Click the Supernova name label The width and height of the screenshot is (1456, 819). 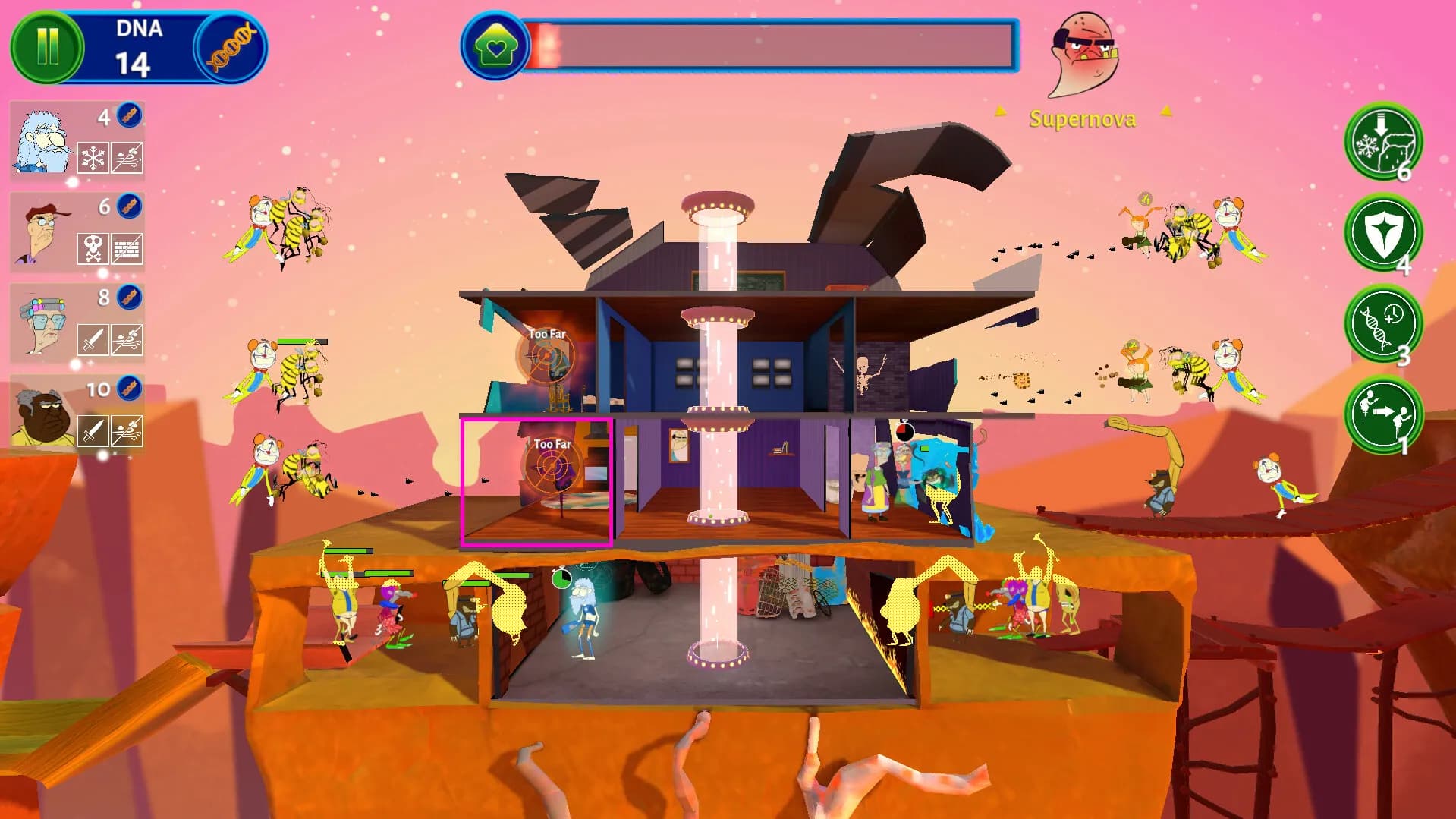click(1082, 118)
